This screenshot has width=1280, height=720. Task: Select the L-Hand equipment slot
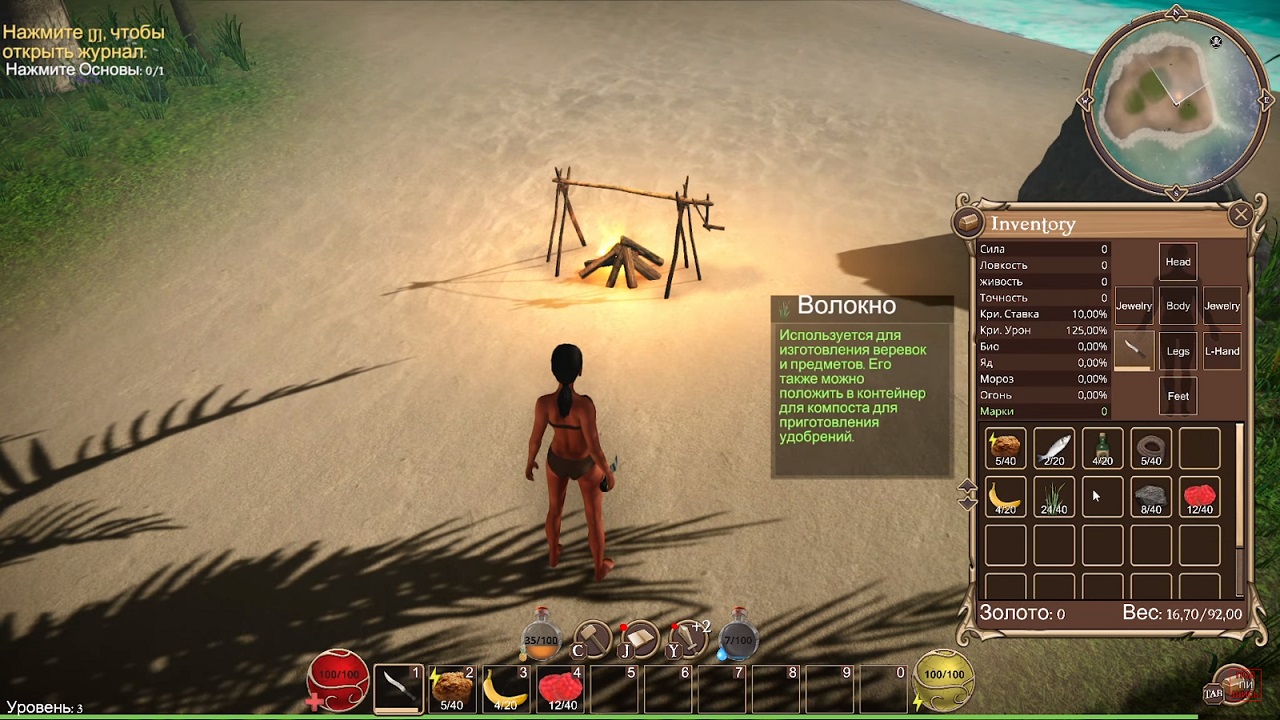coord(1222,351)
